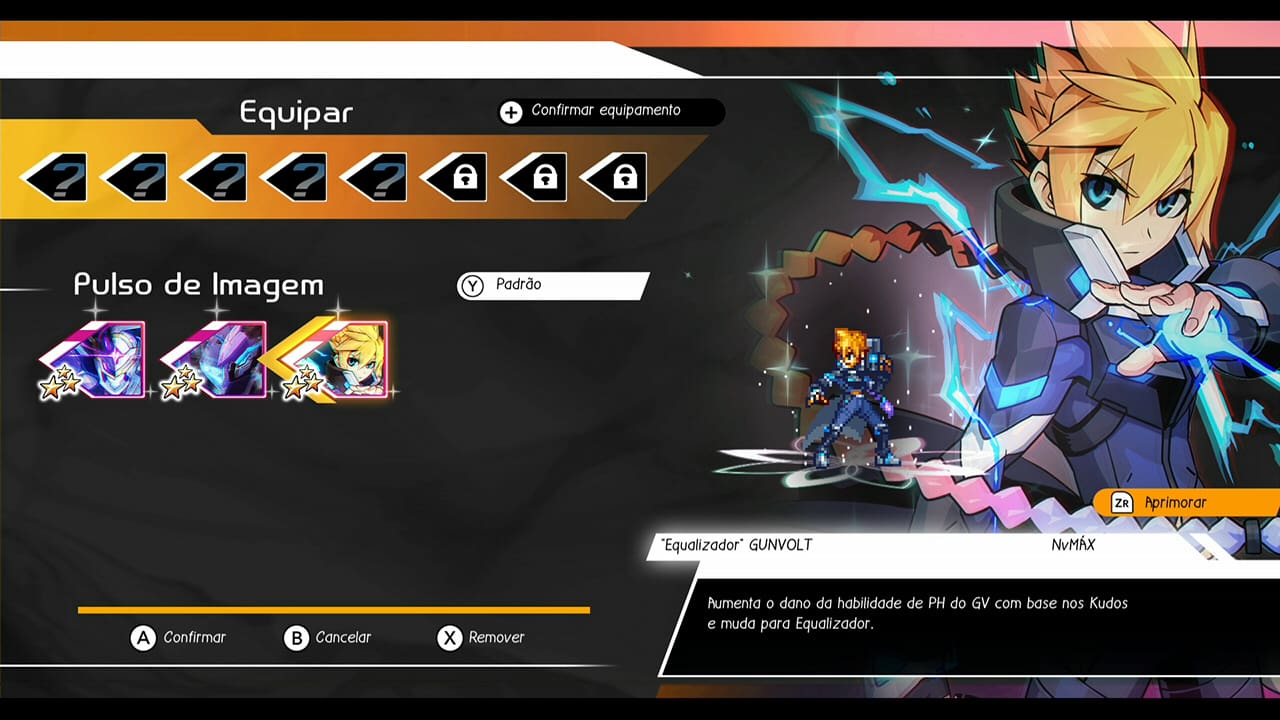
Task: Remove equipment using X Remover
Action: pos(480,638)
